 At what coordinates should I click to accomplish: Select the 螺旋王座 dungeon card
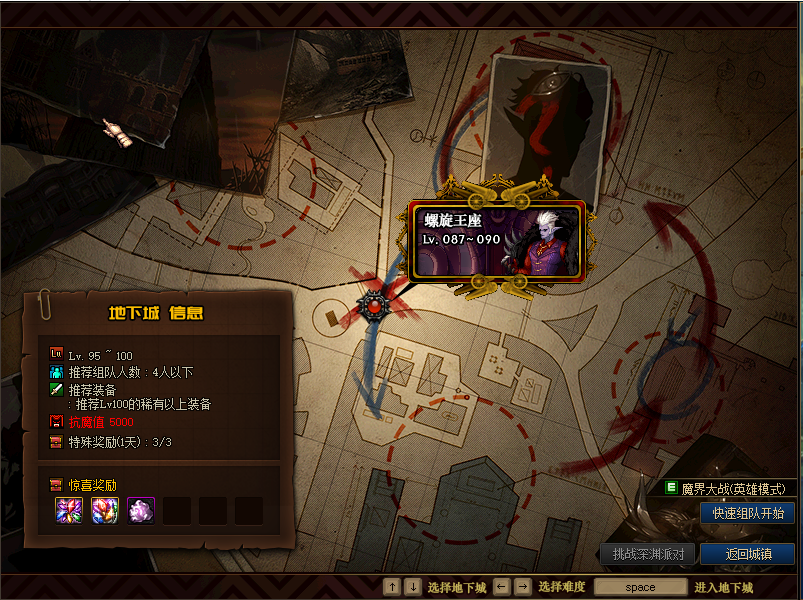click(497, 239)
